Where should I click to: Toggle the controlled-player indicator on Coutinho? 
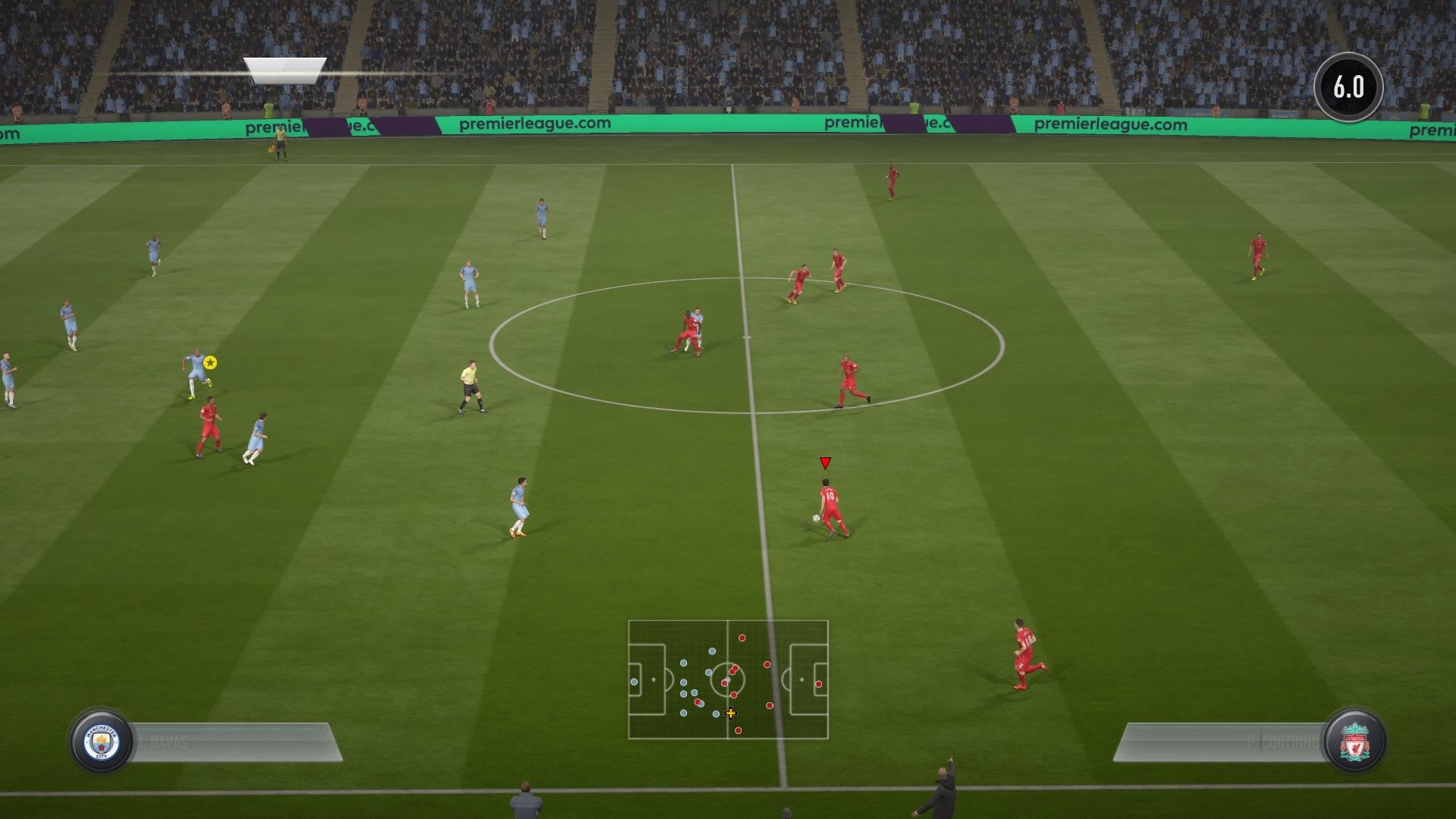[824, 461]
